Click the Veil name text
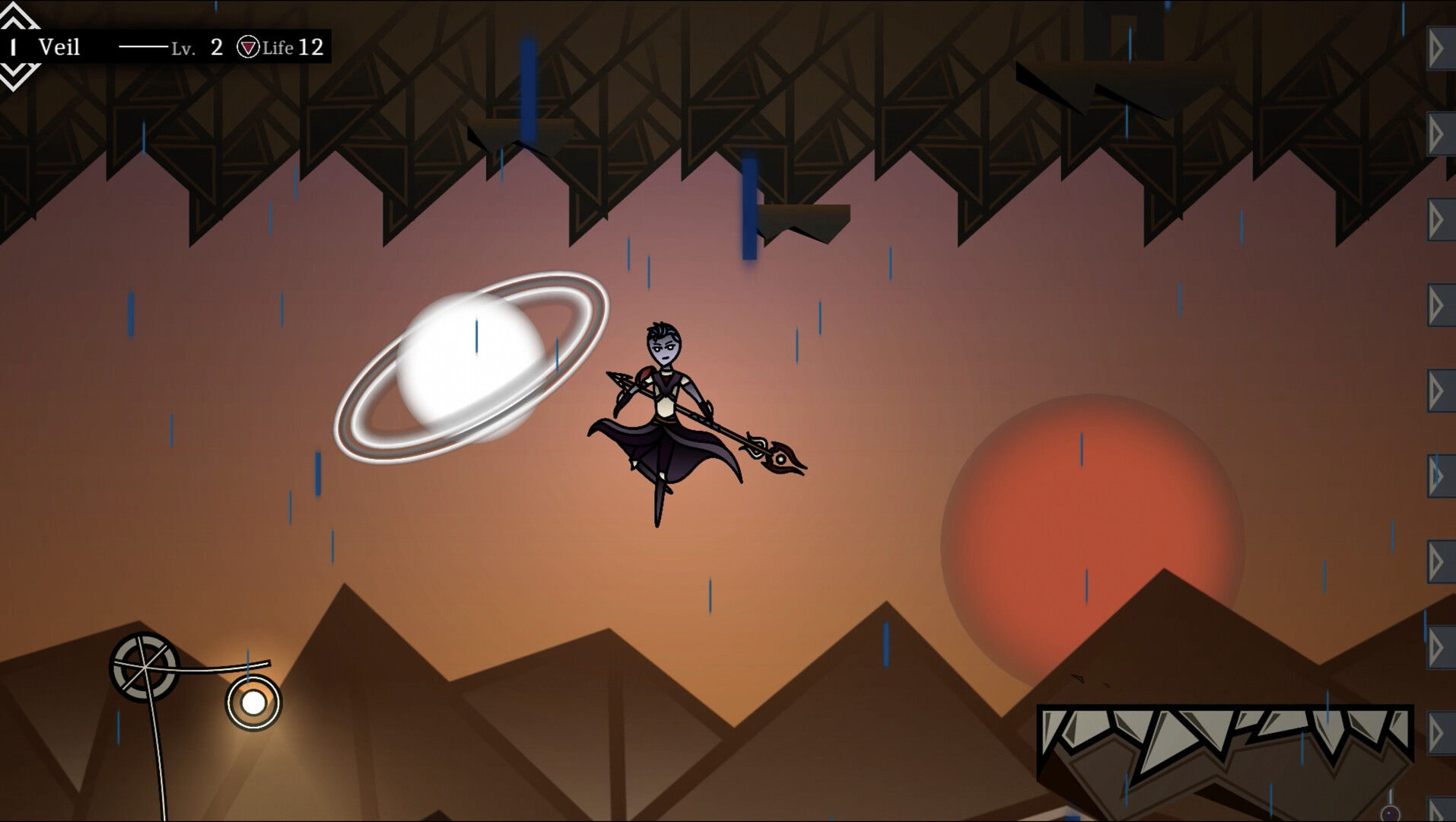This screenshot has height=822, width=1456. [59, 48]
